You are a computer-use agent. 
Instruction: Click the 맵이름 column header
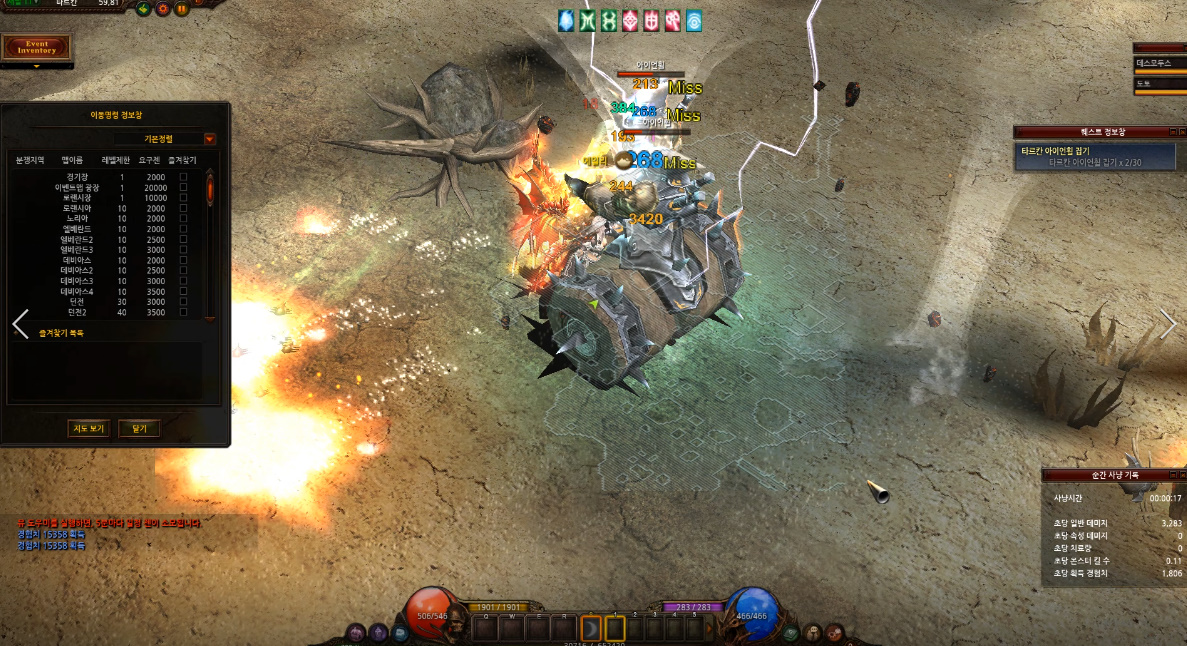[73, 159]
